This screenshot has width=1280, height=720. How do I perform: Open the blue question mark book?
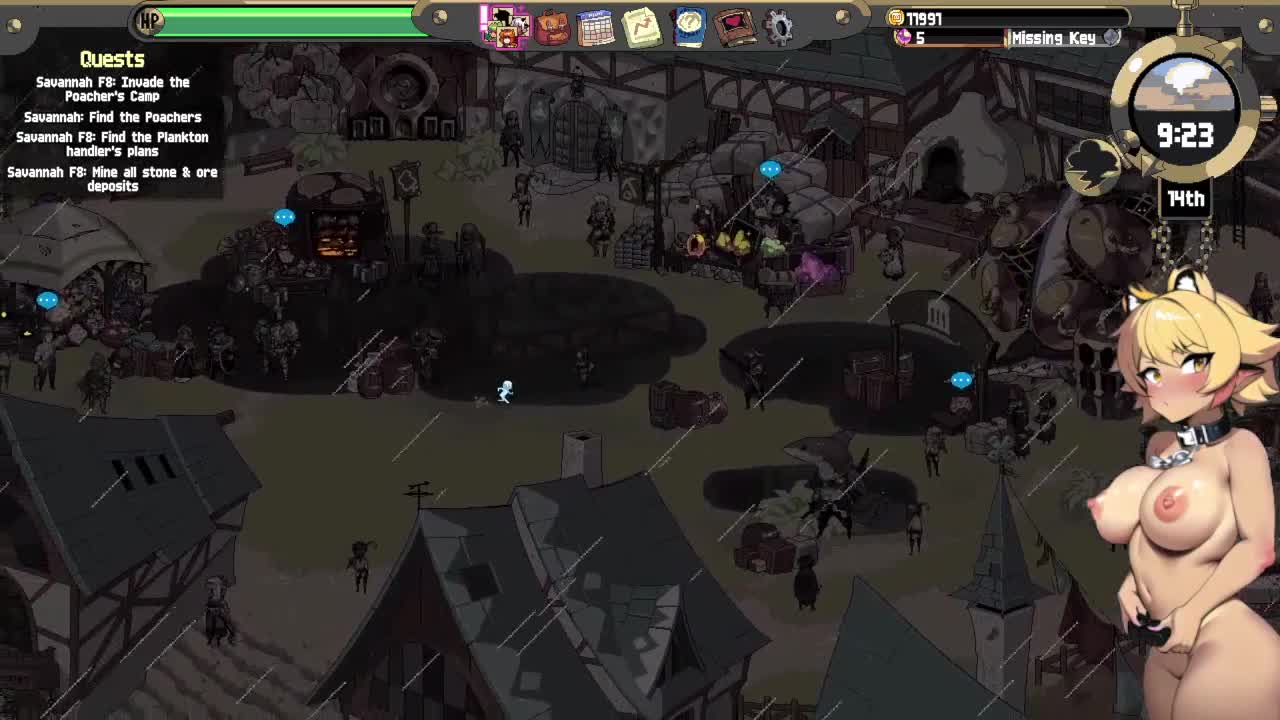689,27
